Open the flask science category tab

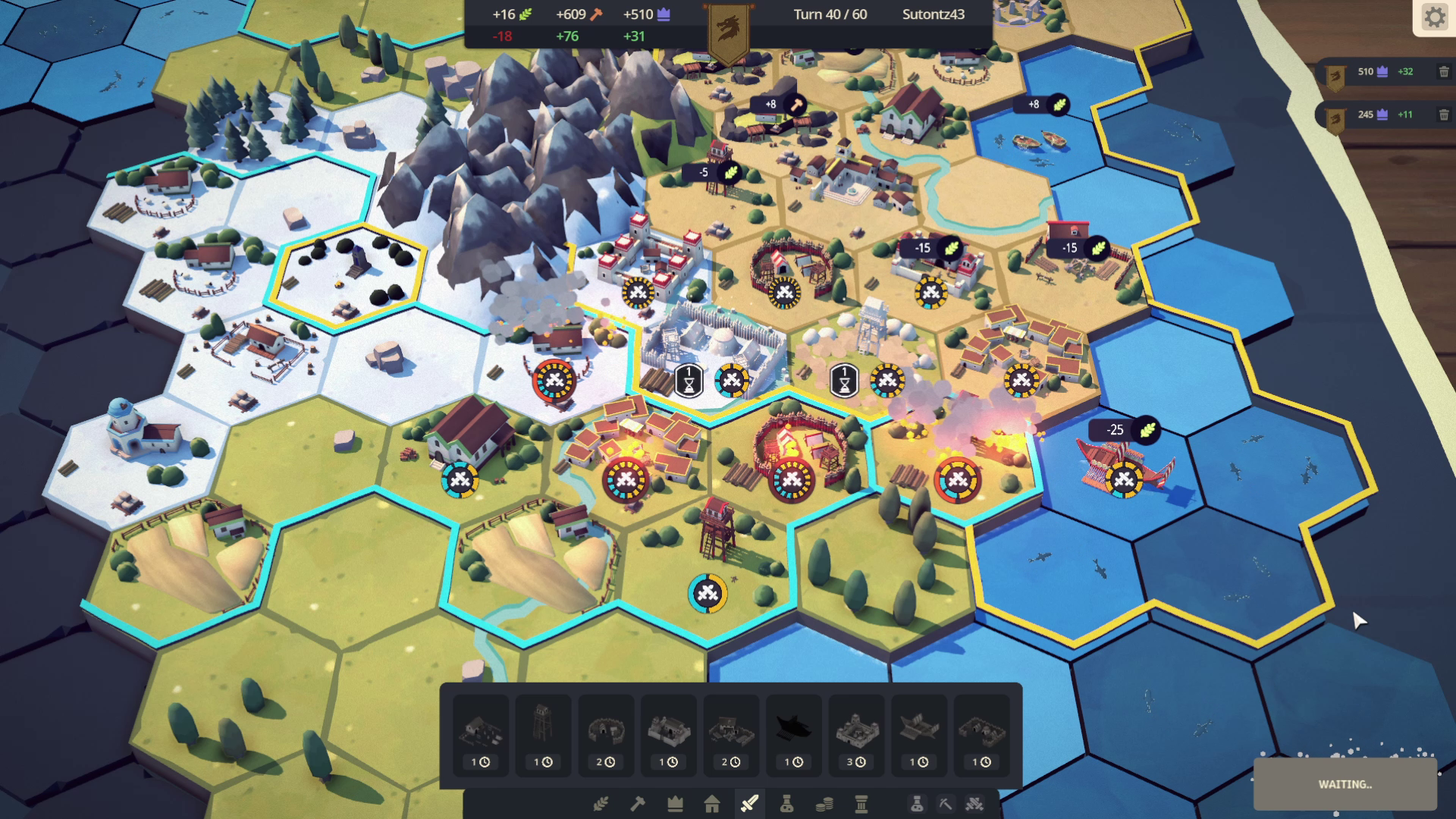(786, 804)
